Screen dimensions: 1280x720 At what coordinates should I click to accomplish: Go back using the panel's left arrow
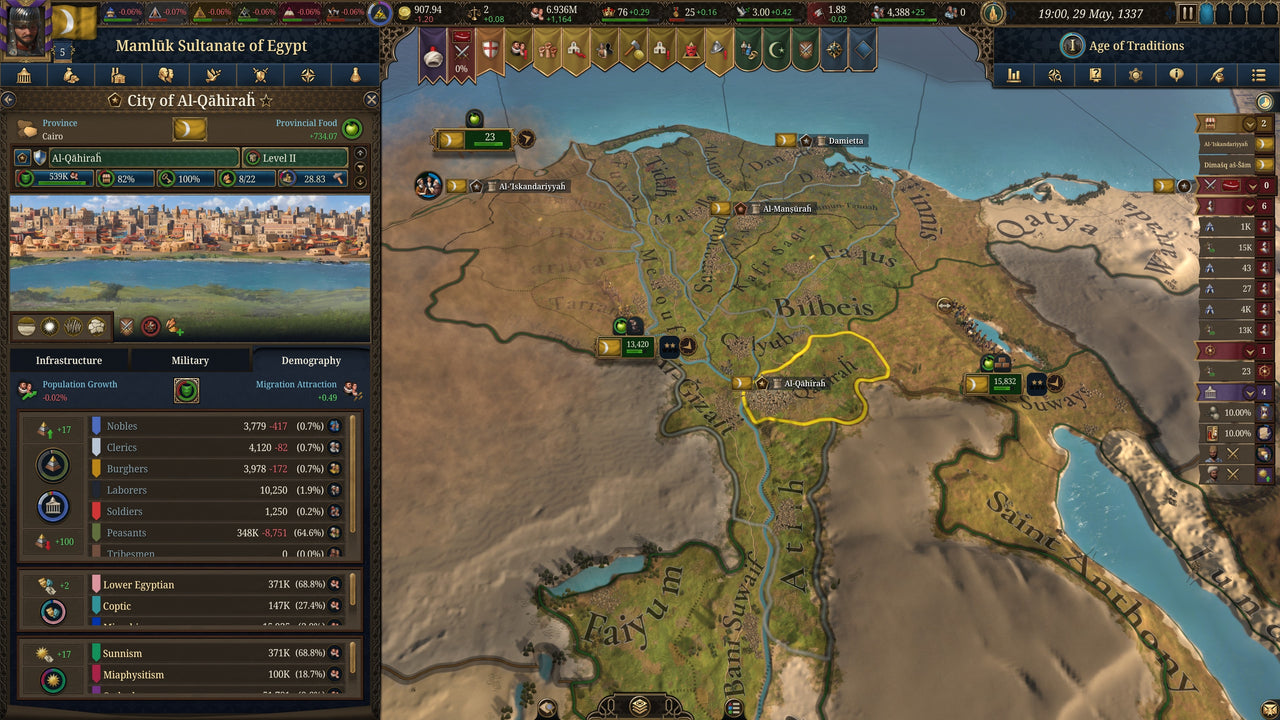(8, 100)
